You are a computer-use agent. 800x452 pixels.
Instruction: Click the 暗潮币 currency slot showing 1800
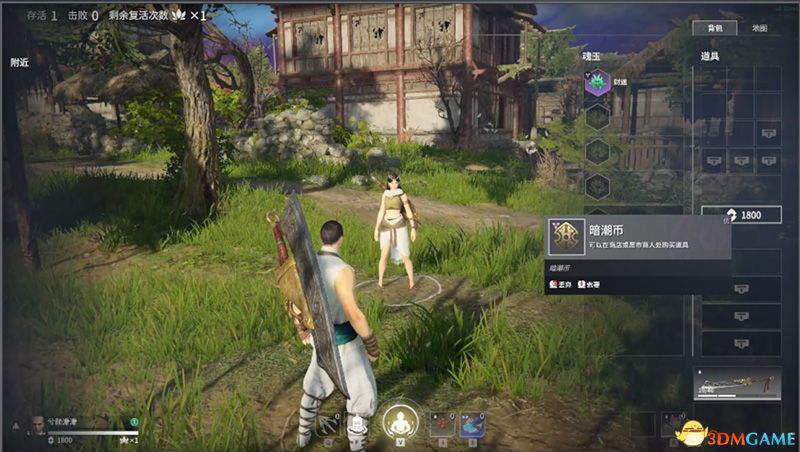click(x=755, y=215)
